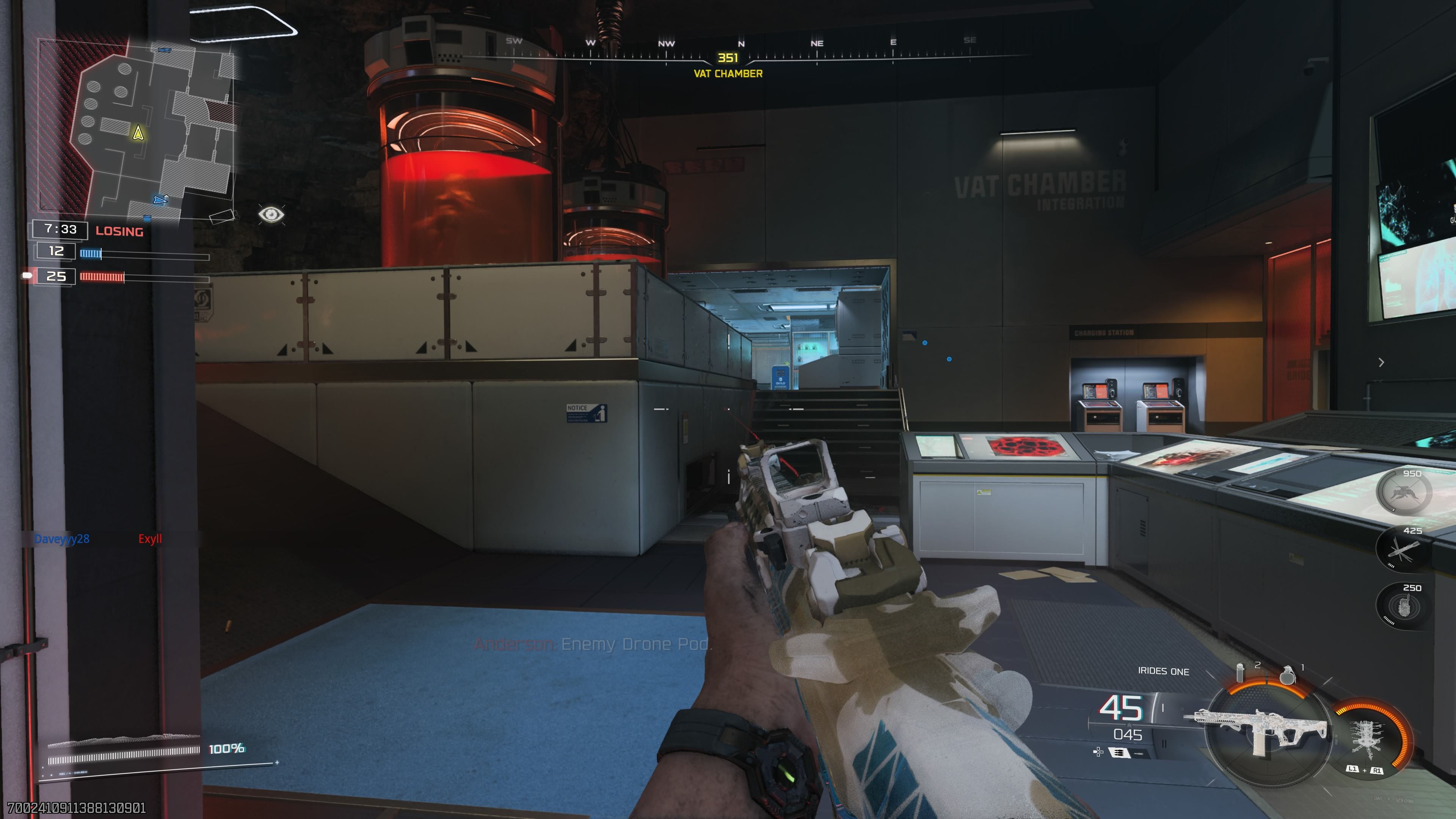Click the white eye indicator icon

coord(271,215)
